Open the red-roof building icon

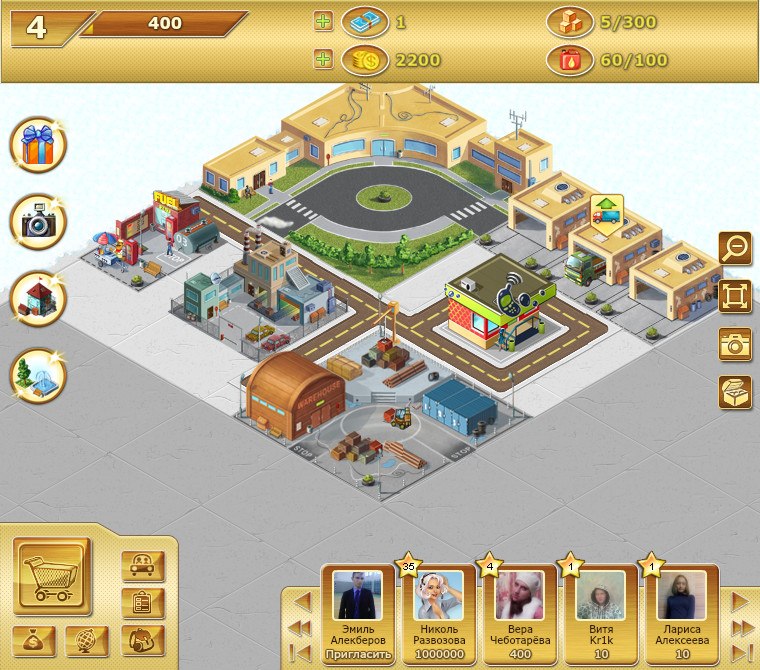[x=38, y=298]
